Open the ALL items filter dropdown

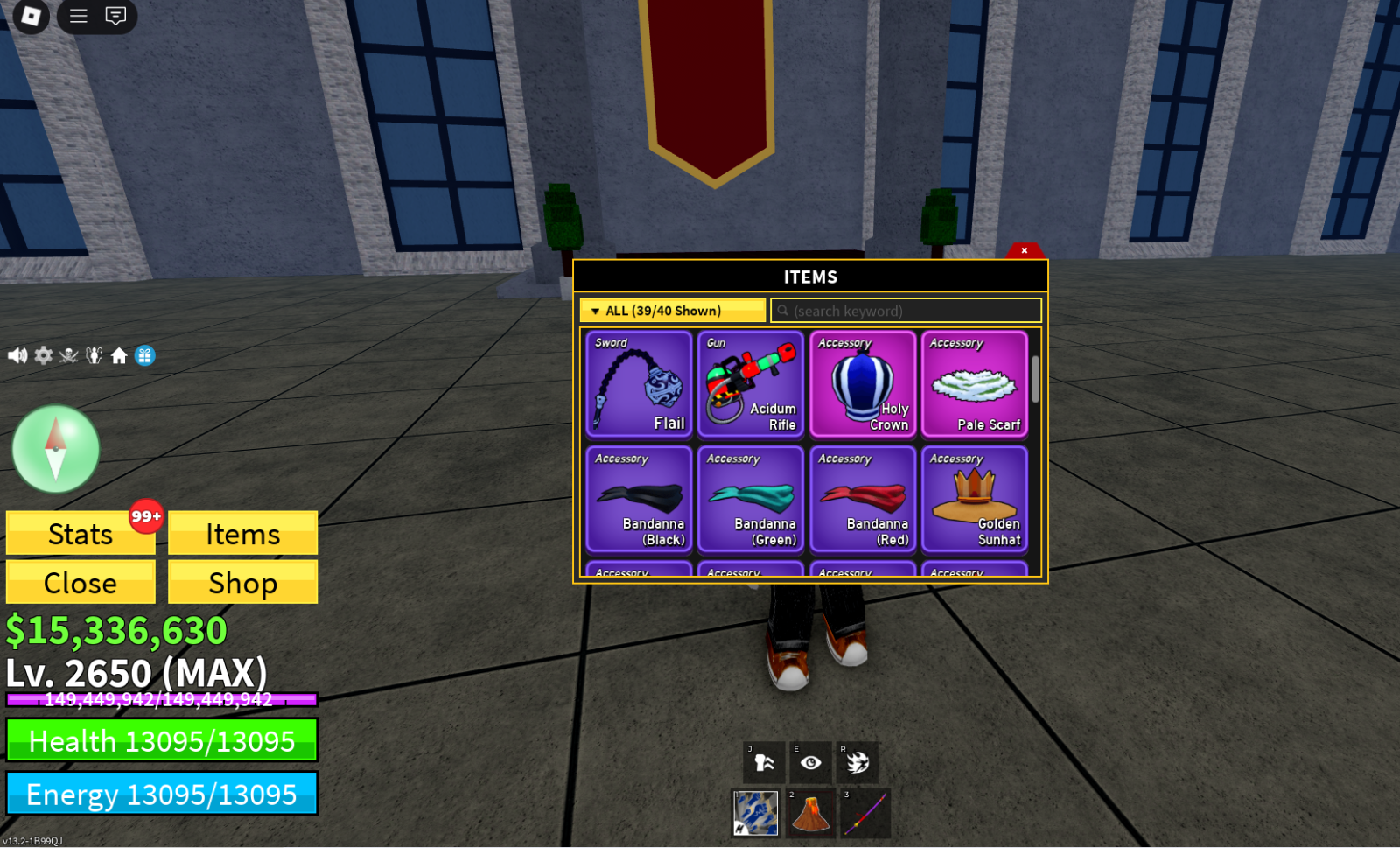(671, 310)
